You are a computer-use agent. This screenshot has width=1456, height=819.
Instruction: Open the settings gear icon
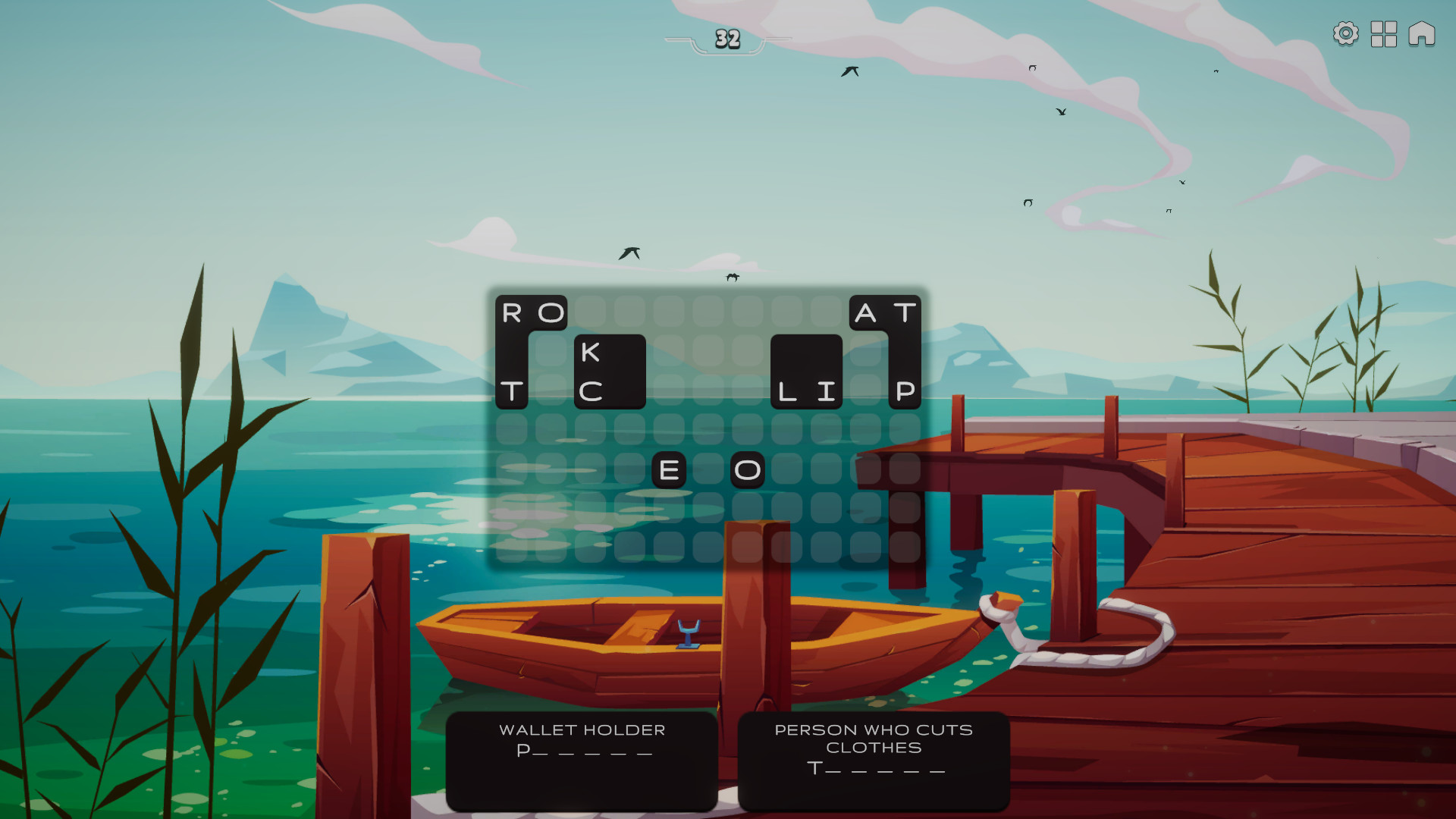point(1345,34)
